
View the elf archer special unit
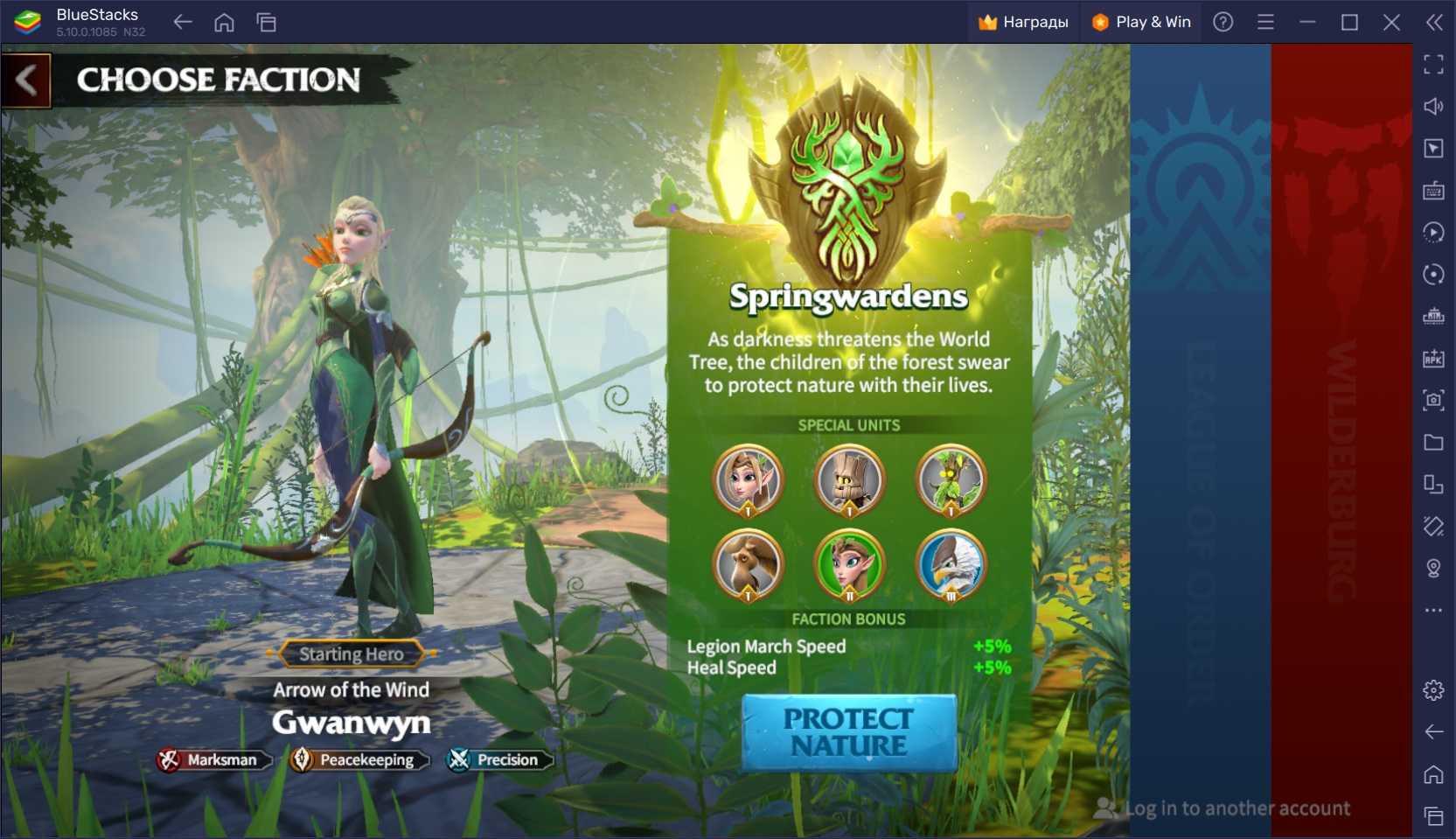click(x=748, y=480)
